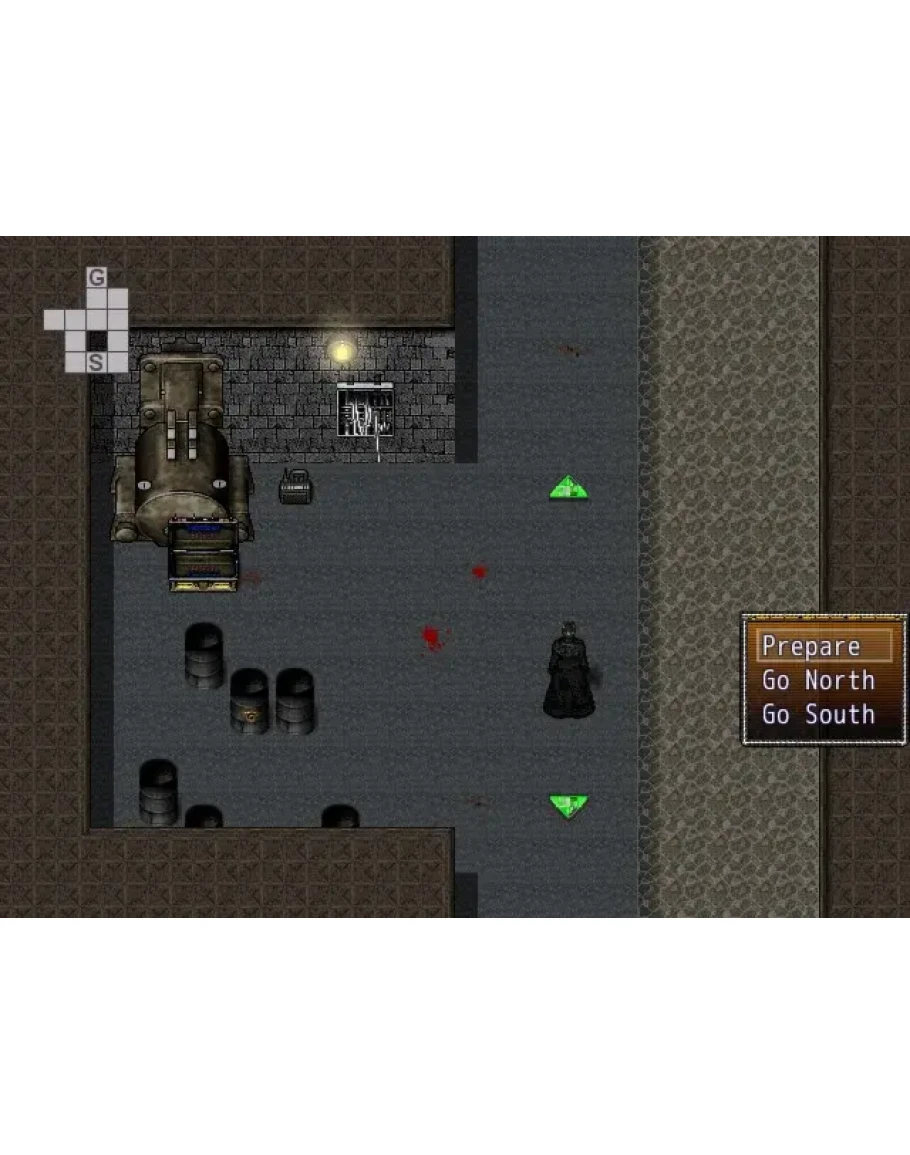Click the green south direction arrow
Screen dimensions: 910x1155
pyautogui.click(x=568, y=806)
